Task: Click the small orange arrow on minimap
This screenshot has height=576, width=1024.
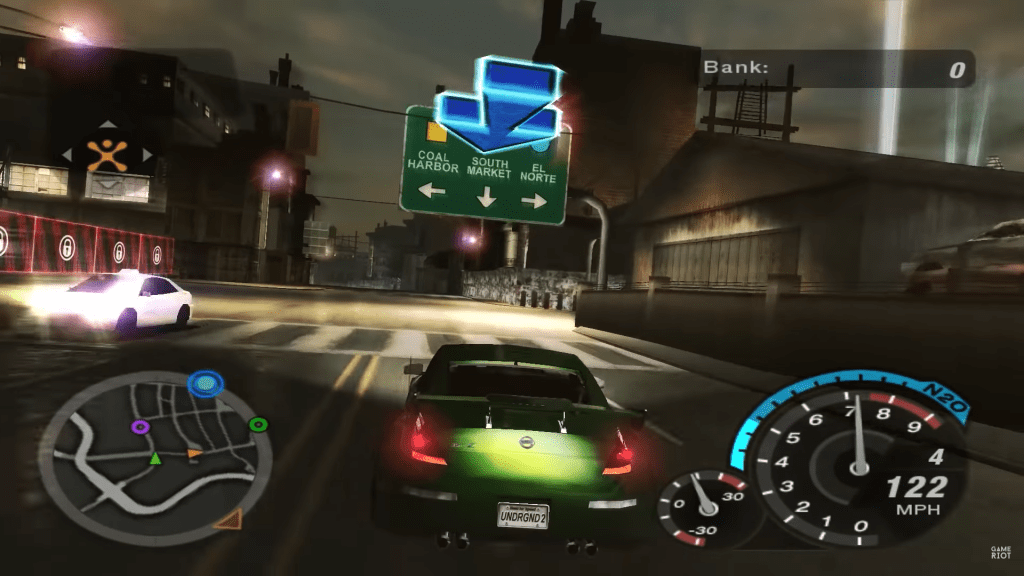Action: pyautogui.click(x=194, y=455)
